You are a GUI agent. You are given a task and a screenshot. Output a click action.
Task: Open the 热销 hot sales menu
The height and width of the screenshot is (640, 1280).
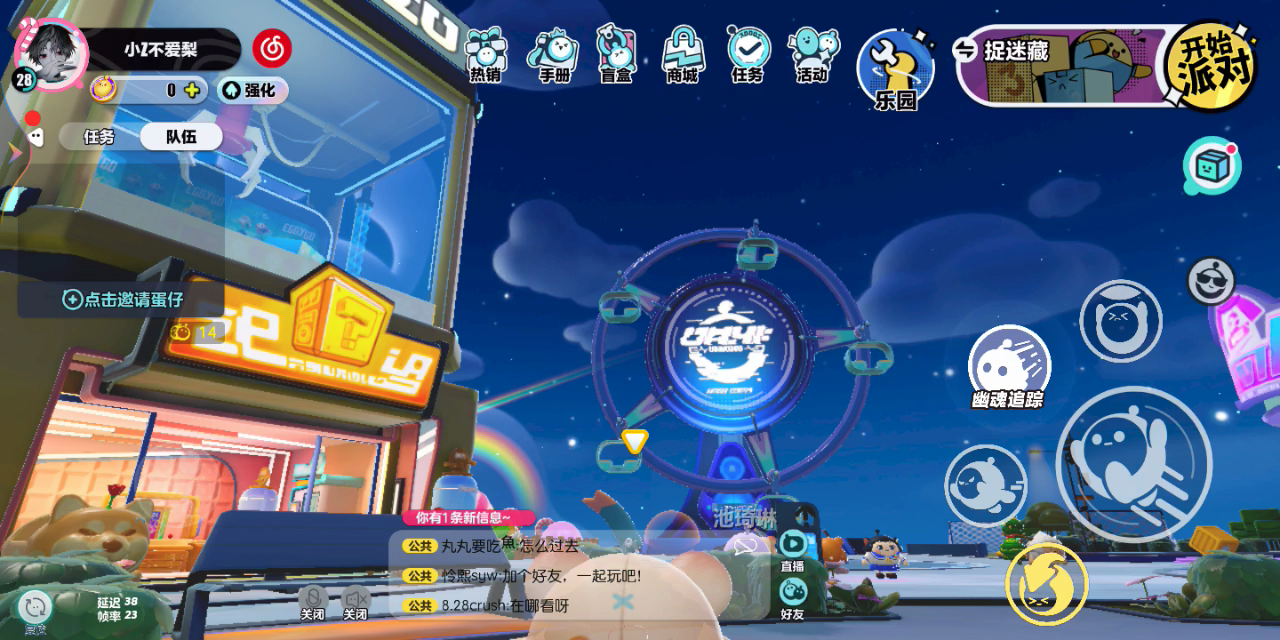tap(486, 55)
